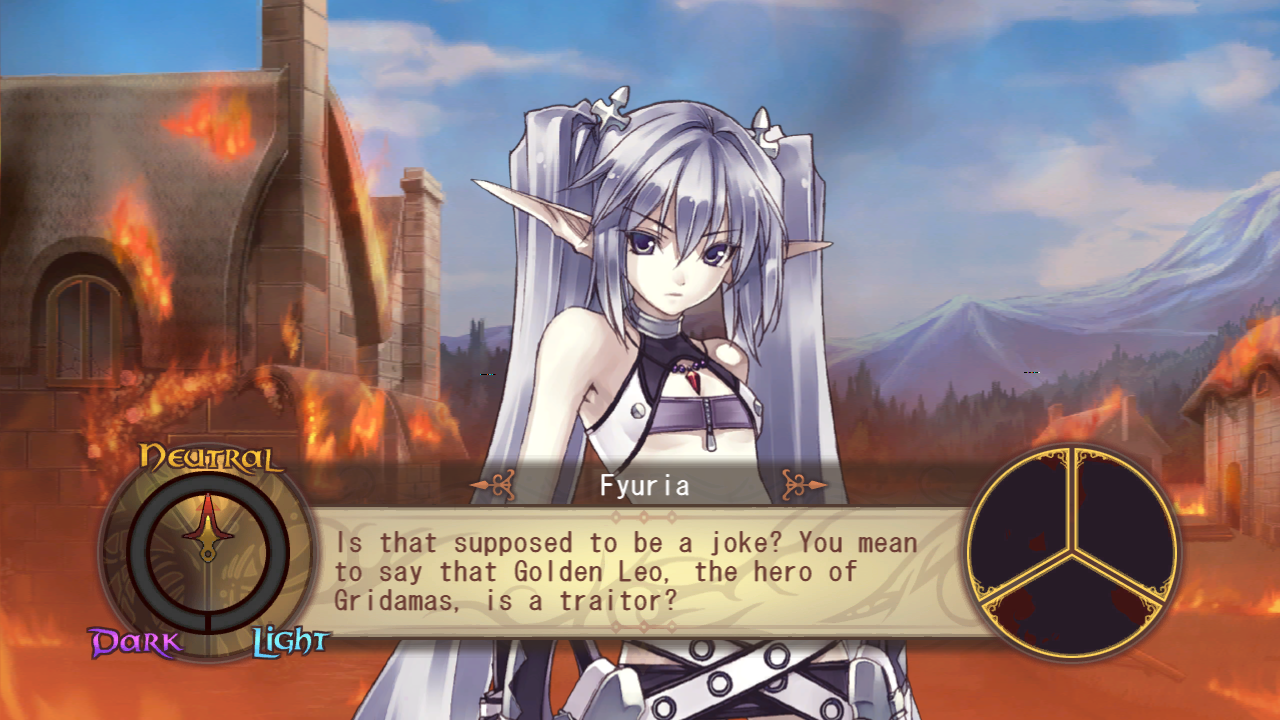This screenshot has width=1280, height=720.
Task: Click the Fyuria speaker name plate
Action: (645, 486)
